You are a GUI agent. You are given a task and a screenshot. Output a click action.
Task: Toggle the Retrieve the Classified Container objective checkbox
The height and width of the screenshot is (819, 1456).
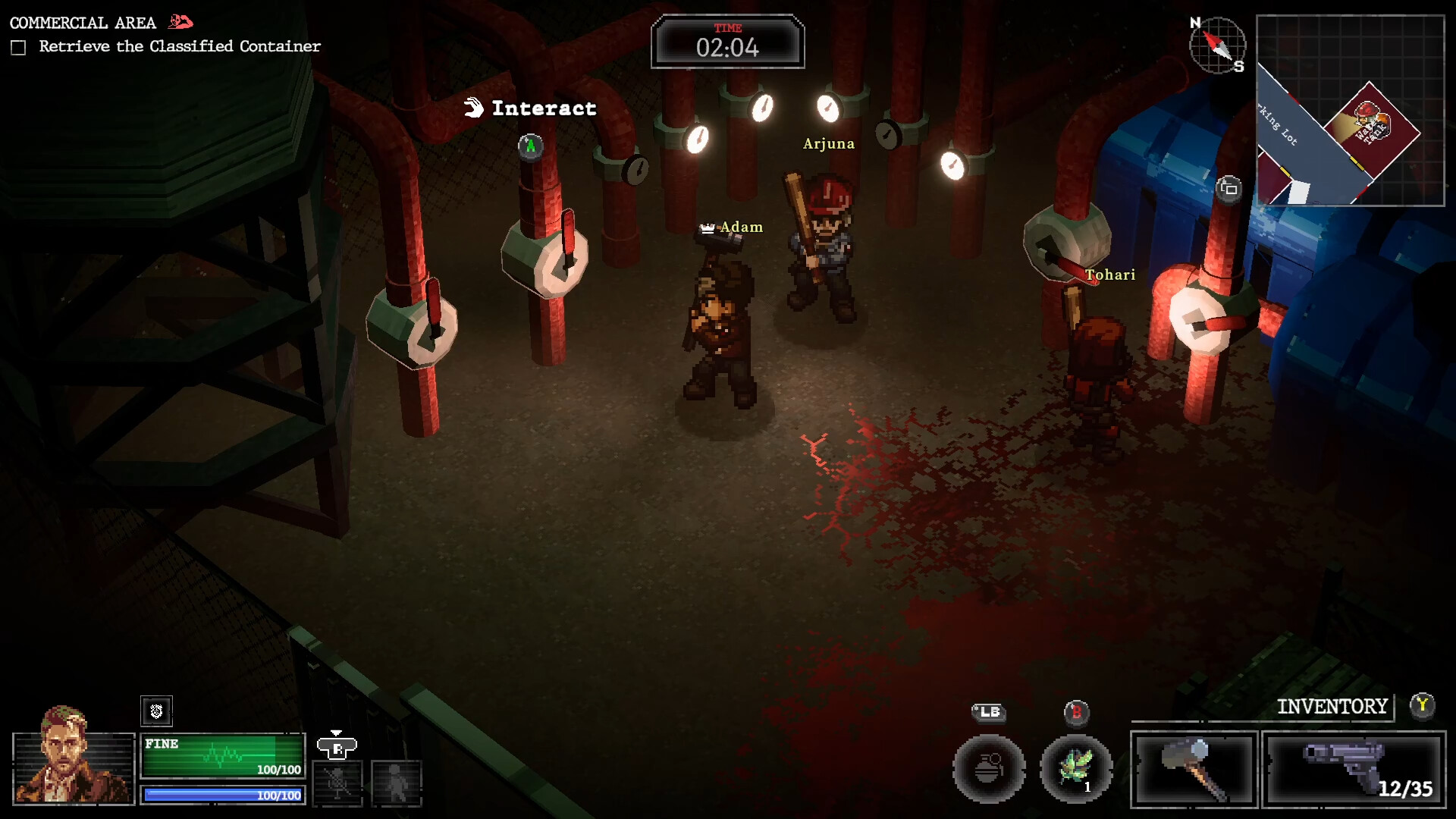coord(18,48)
